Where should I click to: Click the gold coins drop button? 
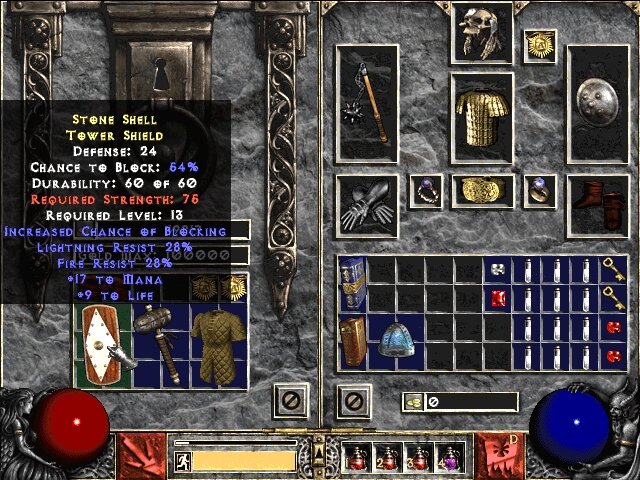pos(412,402)
